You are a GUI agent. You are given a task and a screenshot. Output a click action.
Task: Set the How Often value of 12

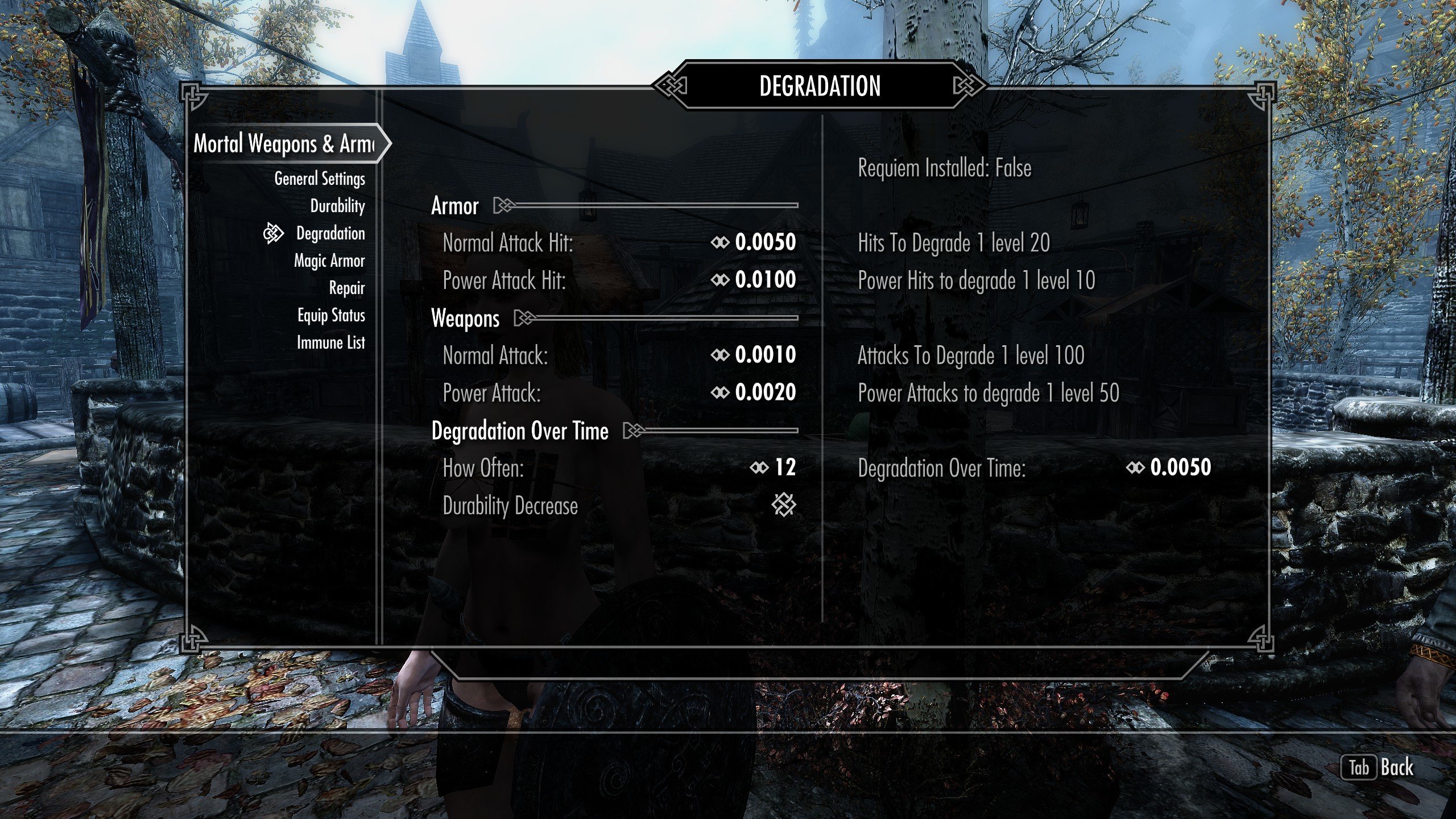(784, 468)
